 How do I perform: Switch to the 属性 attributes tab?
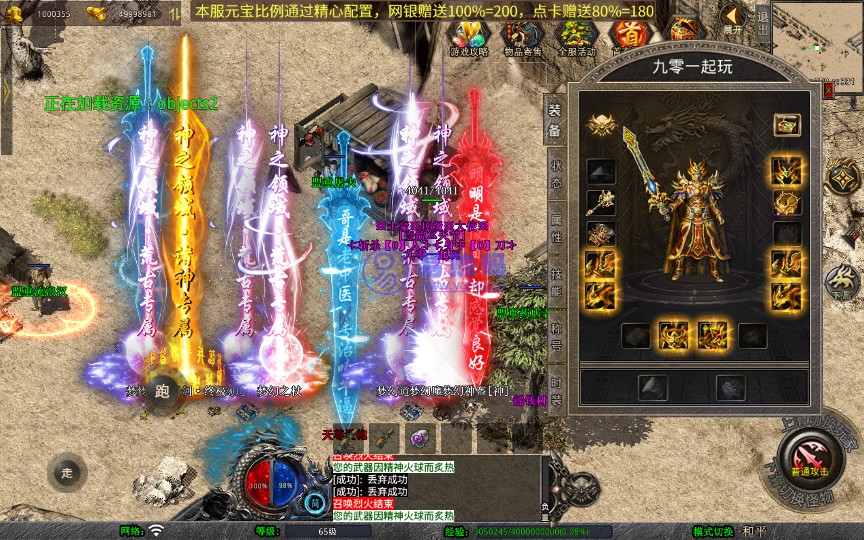[x=556, y=227]
